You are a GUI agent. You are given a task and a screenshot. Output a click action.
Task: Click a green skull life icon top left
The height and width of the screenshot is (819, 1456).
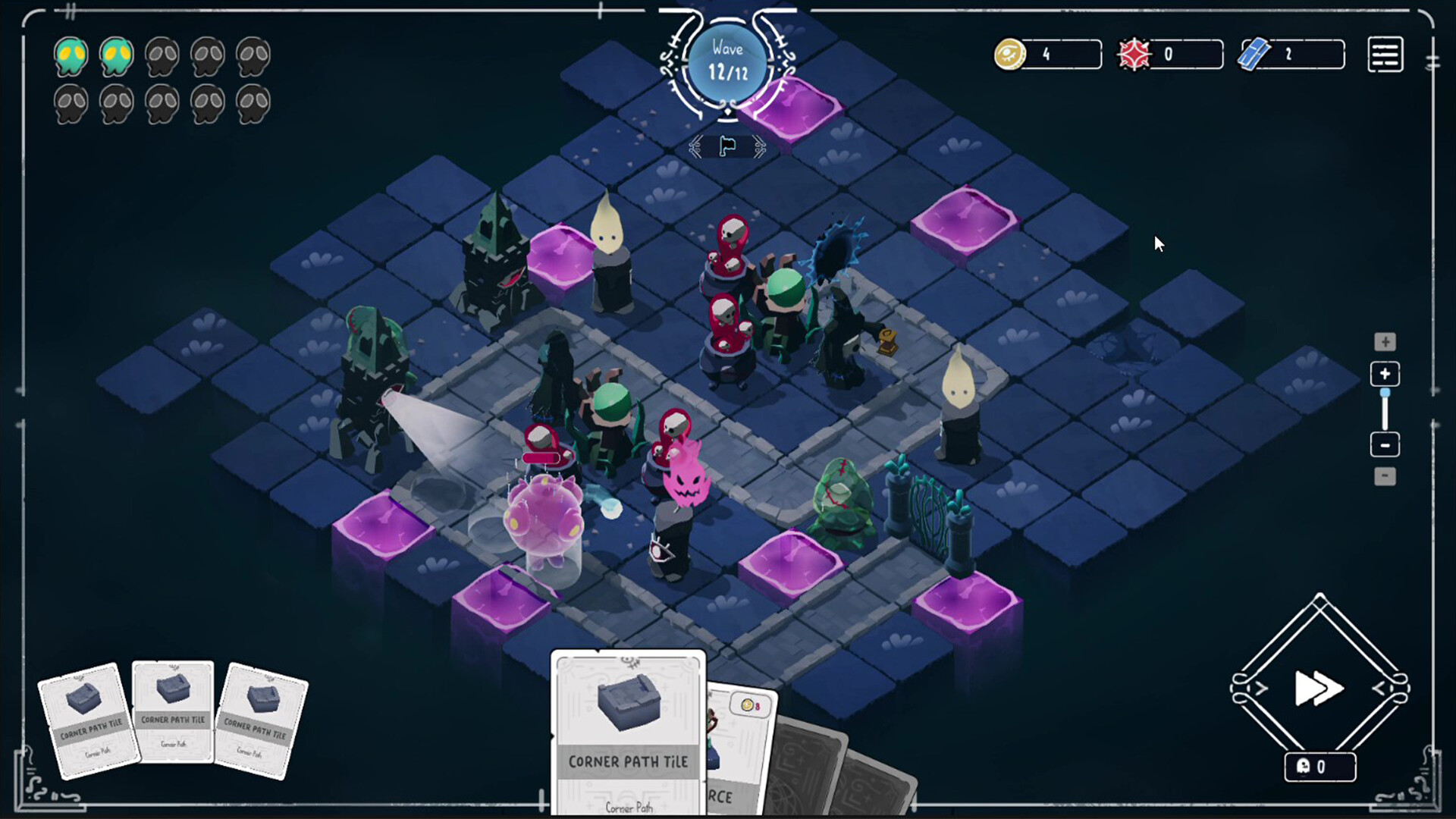point(71,55)
